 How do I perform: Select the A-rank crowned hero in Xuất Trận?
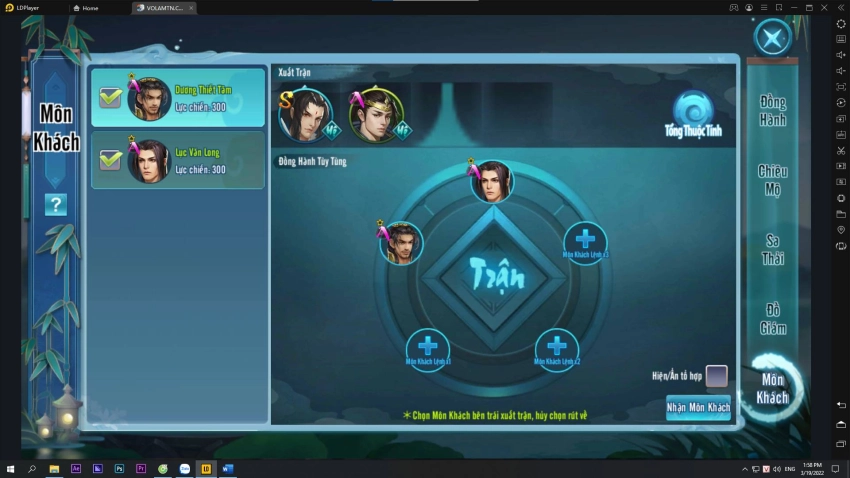pyautogui.click(x=376, y=114)
